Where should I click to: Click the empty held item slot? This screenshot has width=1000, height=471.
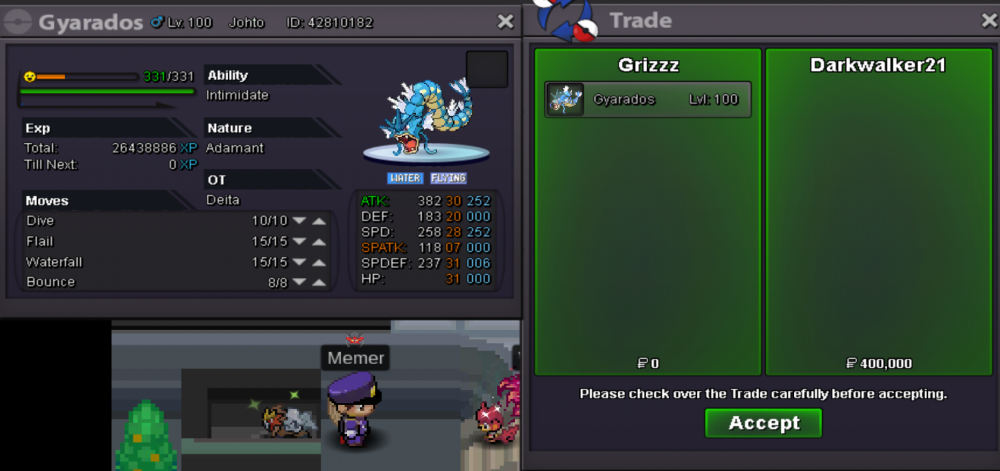[x=487, y=70]
